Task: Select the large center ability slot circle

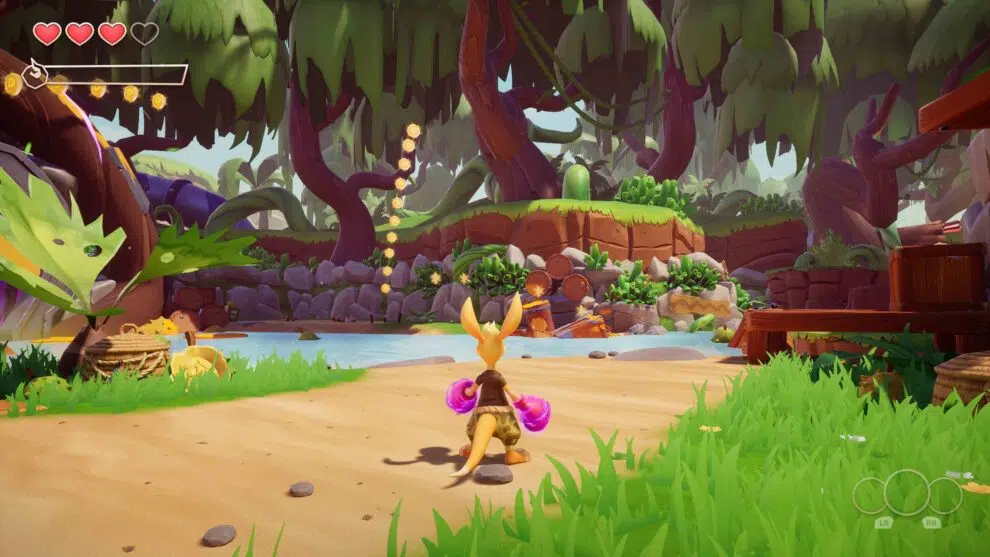Action: pos(907,492)
